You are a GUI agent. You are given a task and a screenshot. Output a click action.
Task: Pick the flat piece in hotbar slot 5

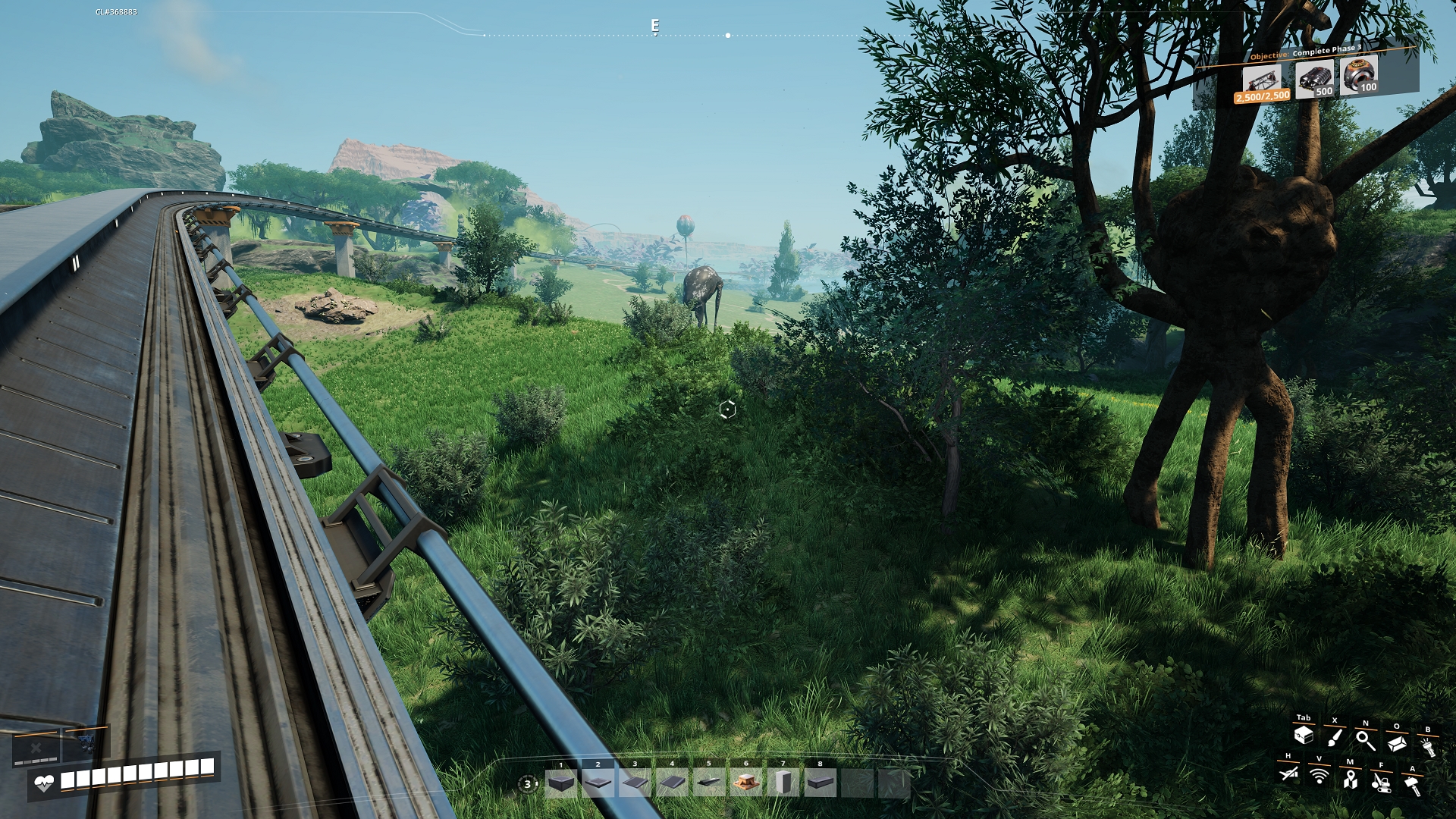pos(709,783)
